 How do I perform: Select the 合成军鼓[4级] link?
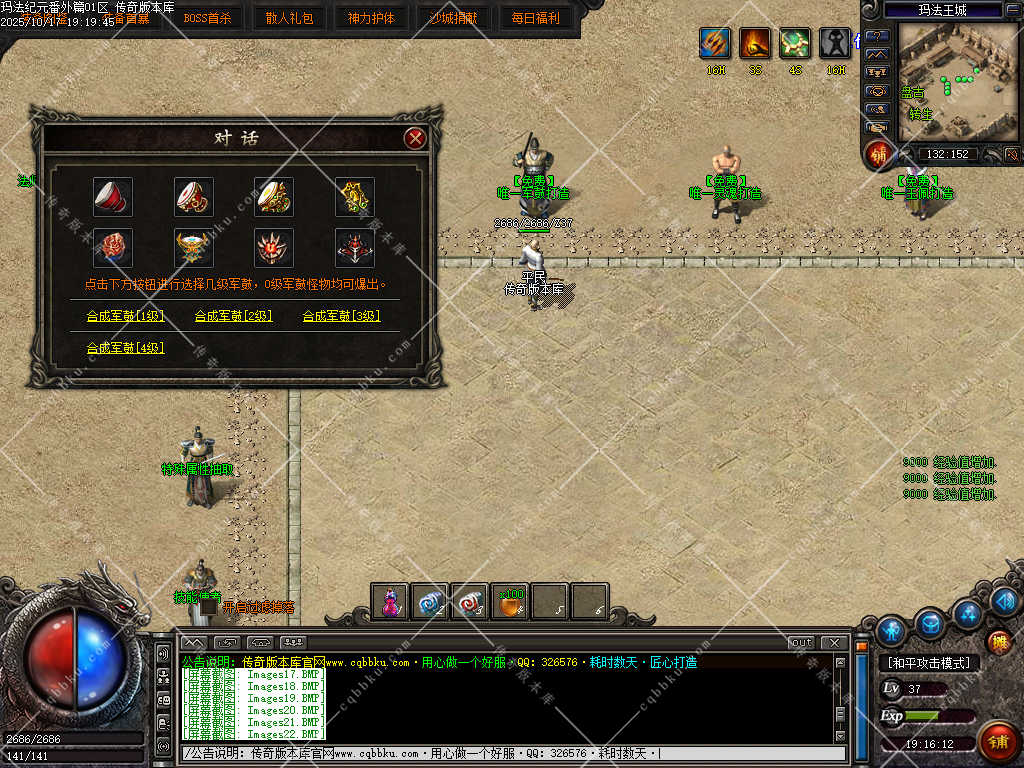125,348
